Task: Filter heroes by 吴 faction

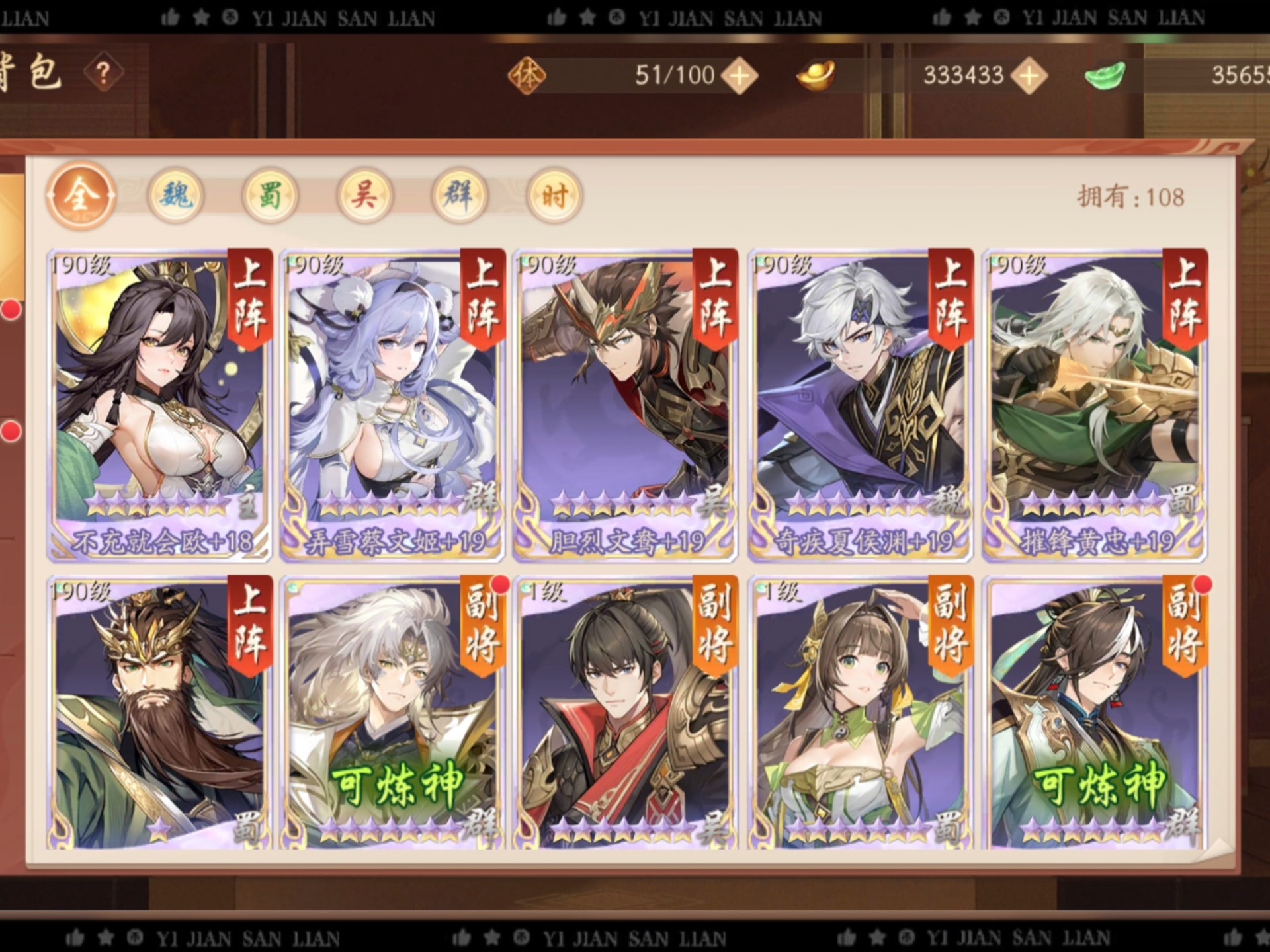Action: [x=364, y=196]
